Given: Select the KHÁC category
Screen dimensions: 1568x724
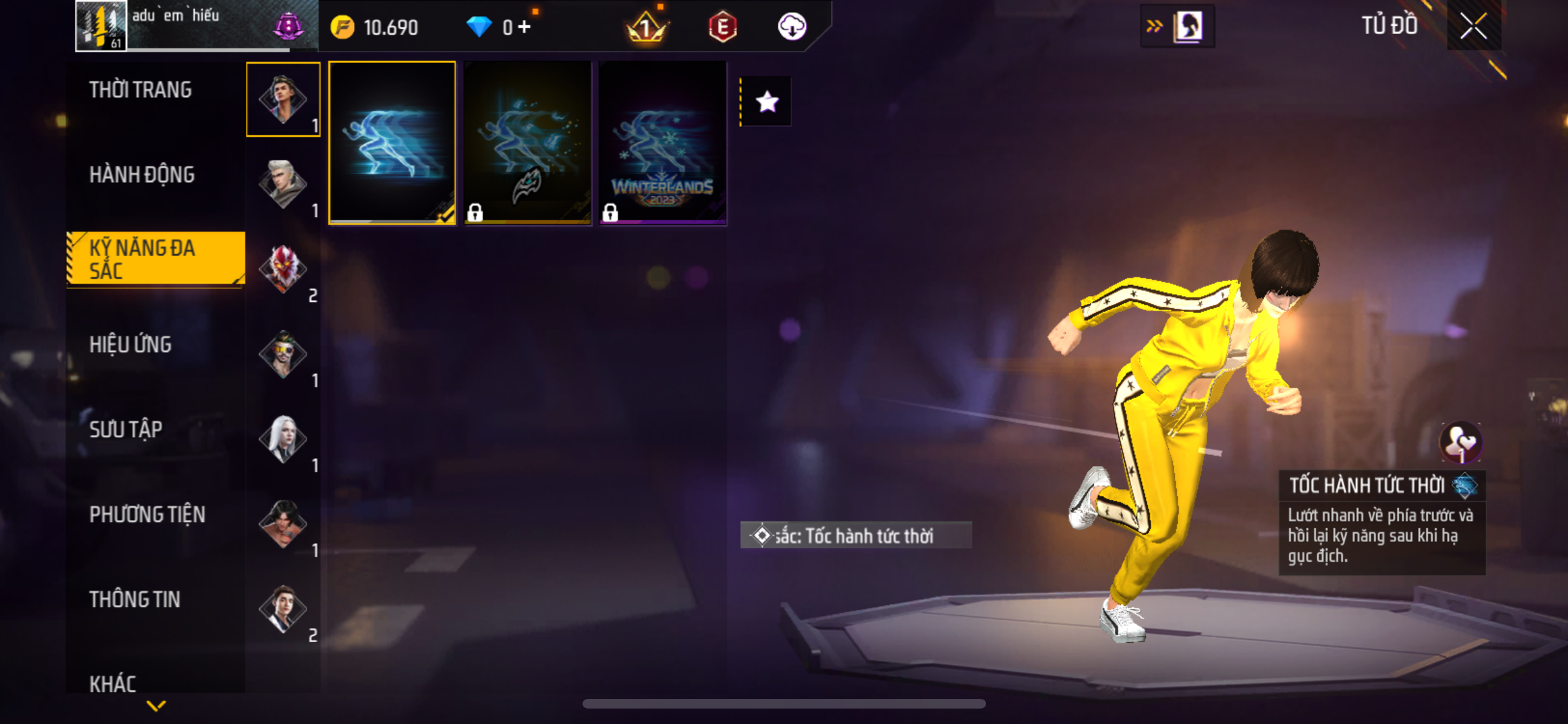Looking at the screenshot, I should [113, 683].
